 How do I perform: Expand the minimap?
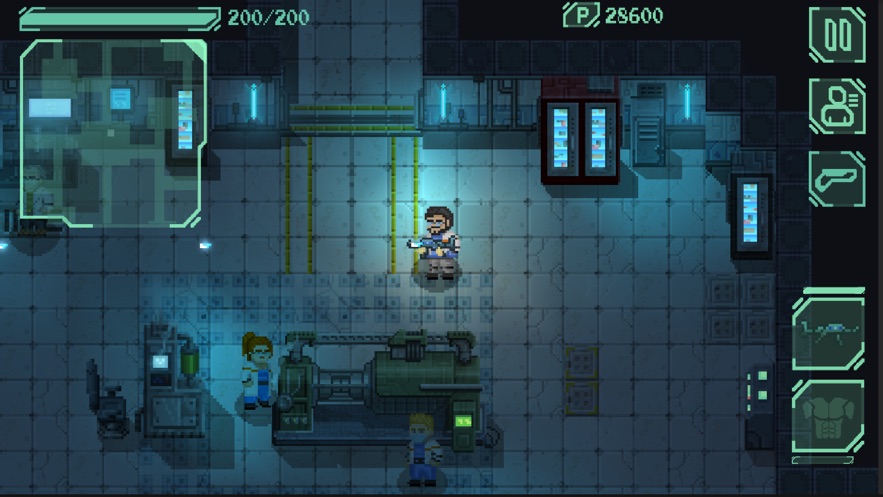coord(113,133)
